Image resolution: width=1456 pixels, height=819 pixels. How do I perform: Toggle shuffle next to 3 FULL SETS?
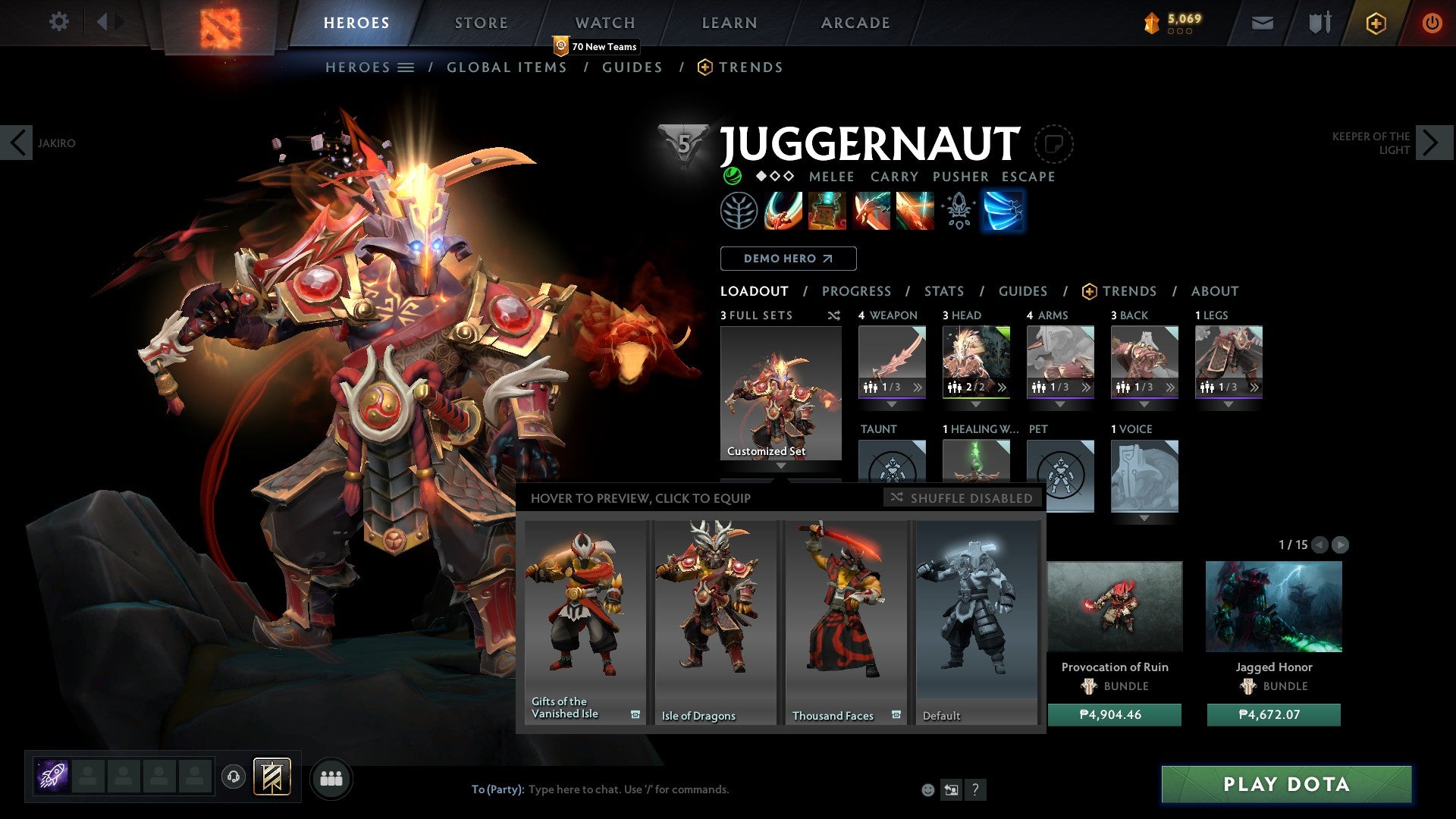tap(833, 315)
